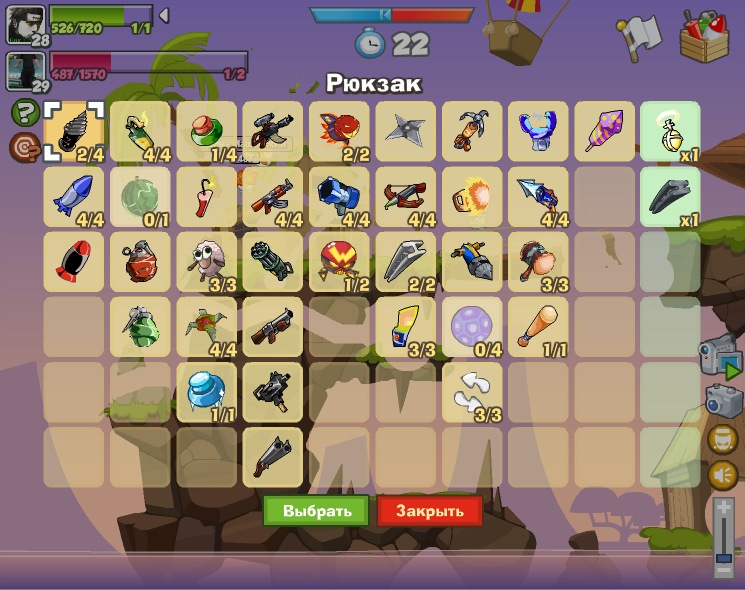Image resolution: width=745 pixels, height=590 pixels.
Task: Click the photo camera screenshot icon
Action: pos(722,399)
